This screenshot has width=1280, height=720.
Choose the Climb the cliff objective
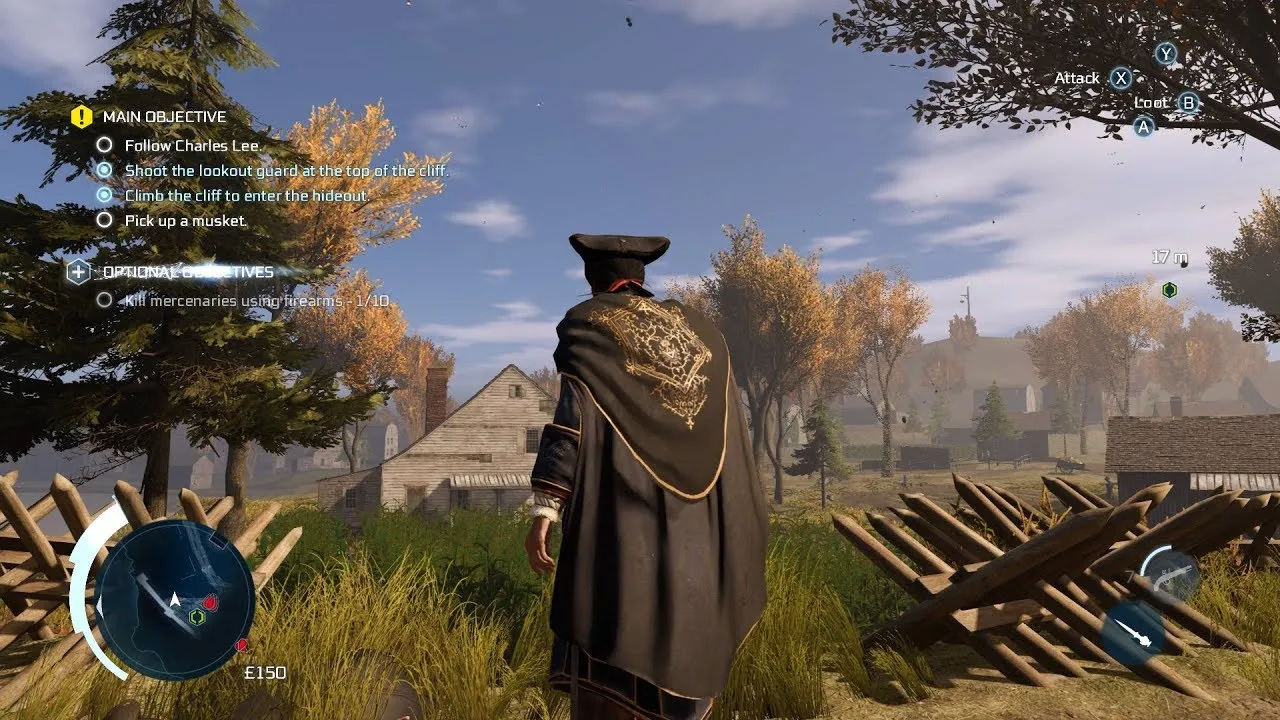point(246,196)
